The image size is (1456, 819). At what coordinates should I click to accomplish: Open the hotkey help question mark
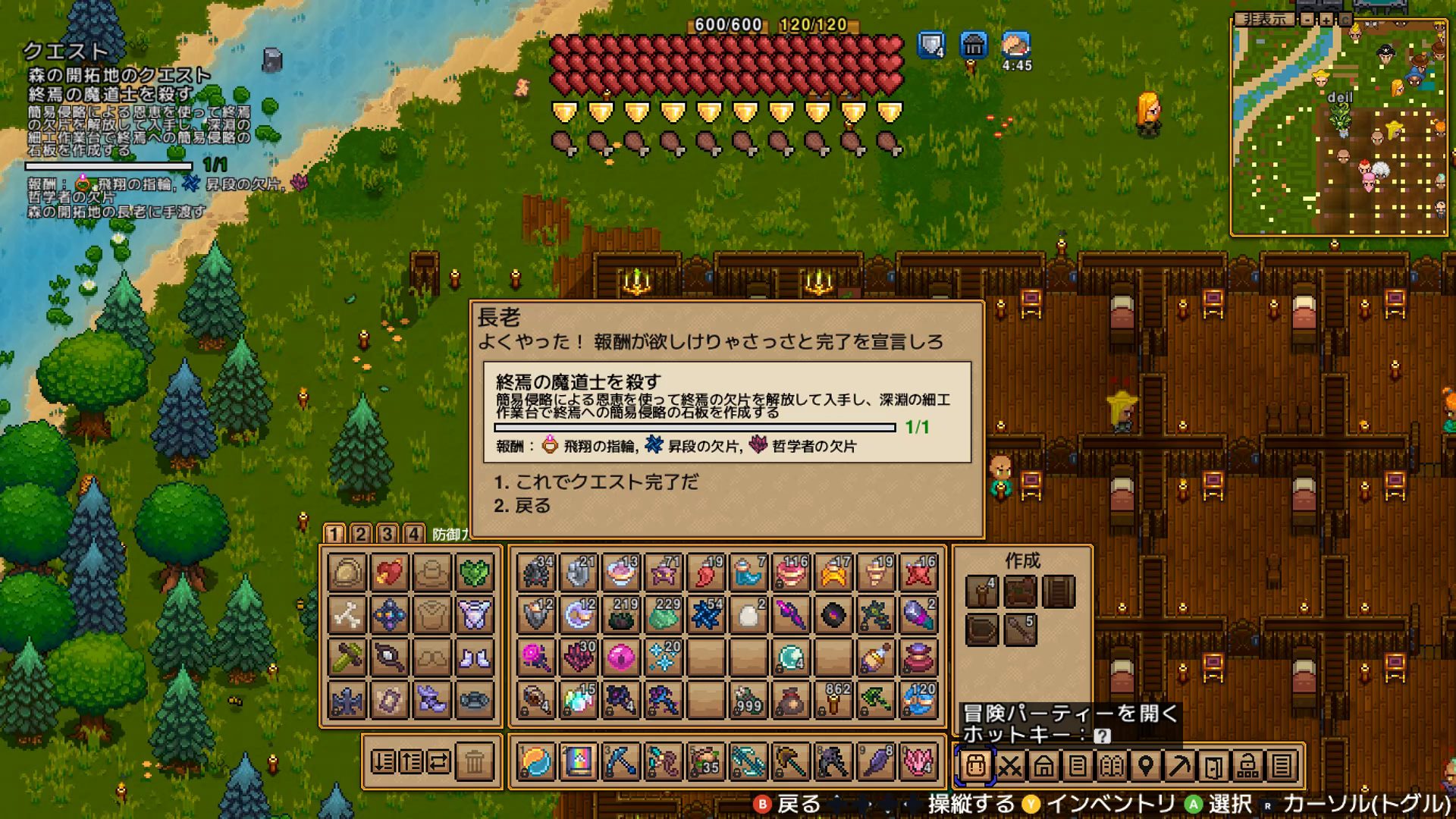1102,735
